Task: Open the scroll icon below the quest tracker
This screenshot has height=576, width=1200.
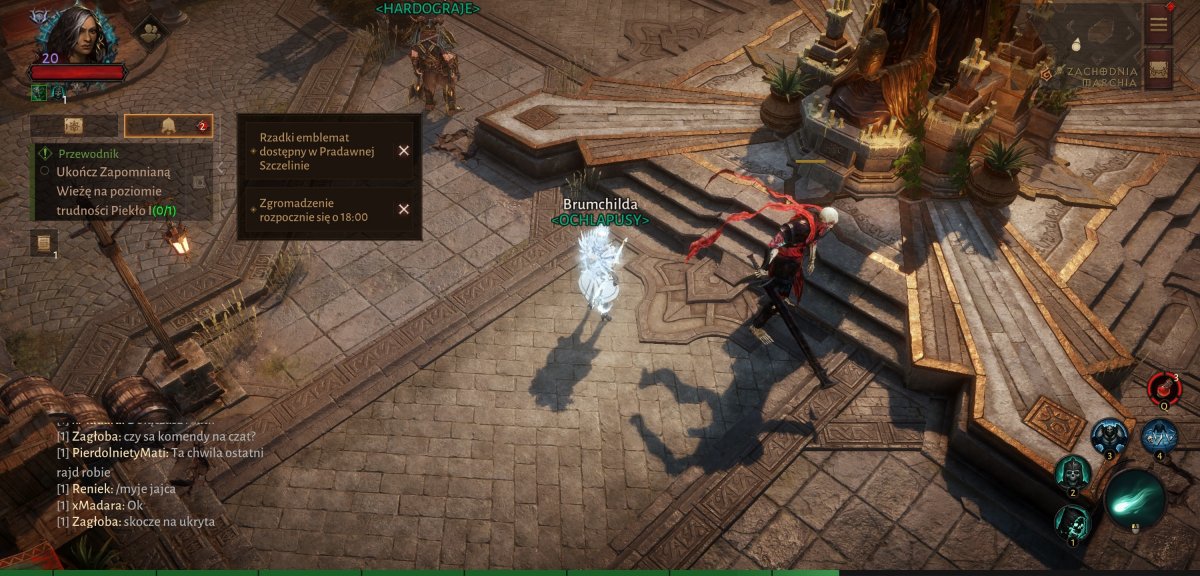Action: pyautogui.click(x=44, y=242)
